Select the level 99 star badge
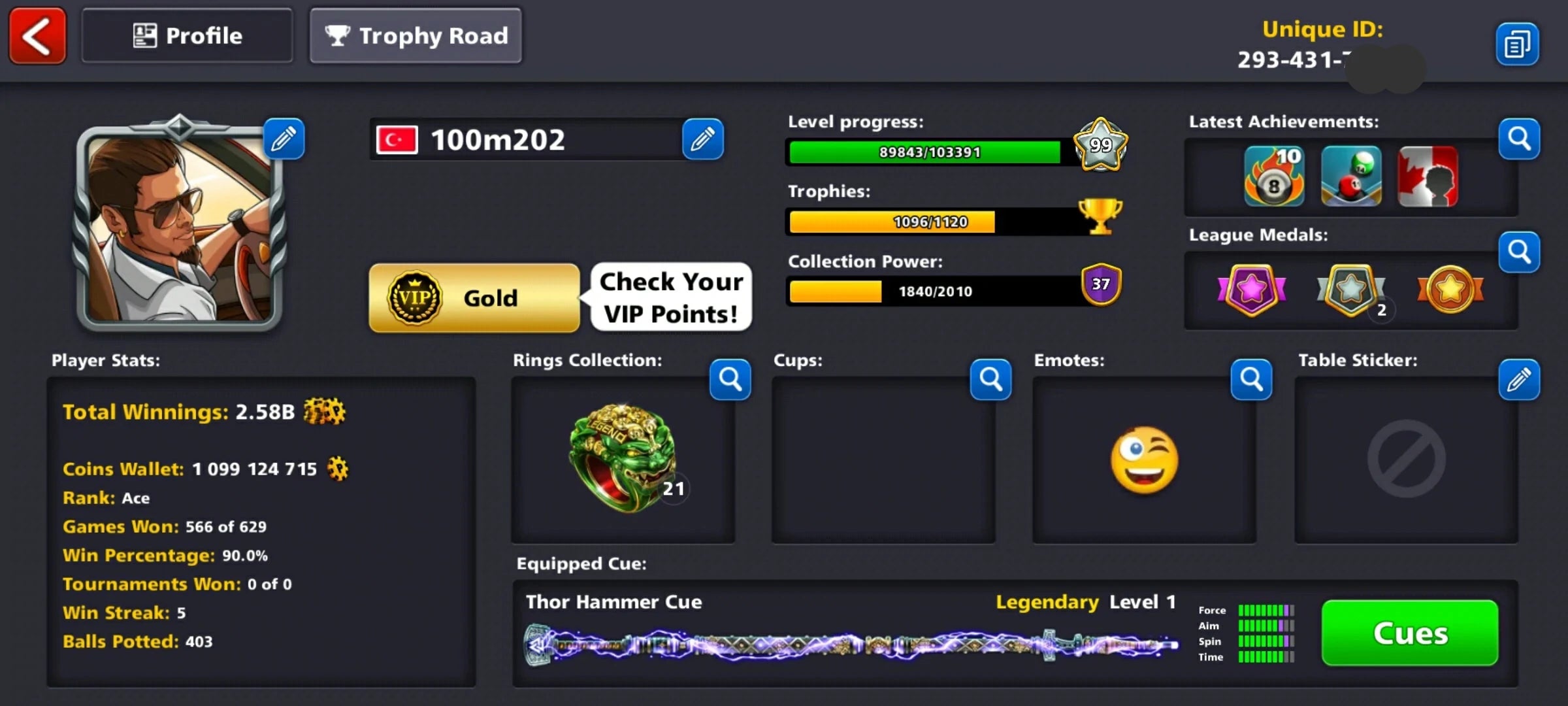Screen dimensions: 1568x706 click(1100, 147)
